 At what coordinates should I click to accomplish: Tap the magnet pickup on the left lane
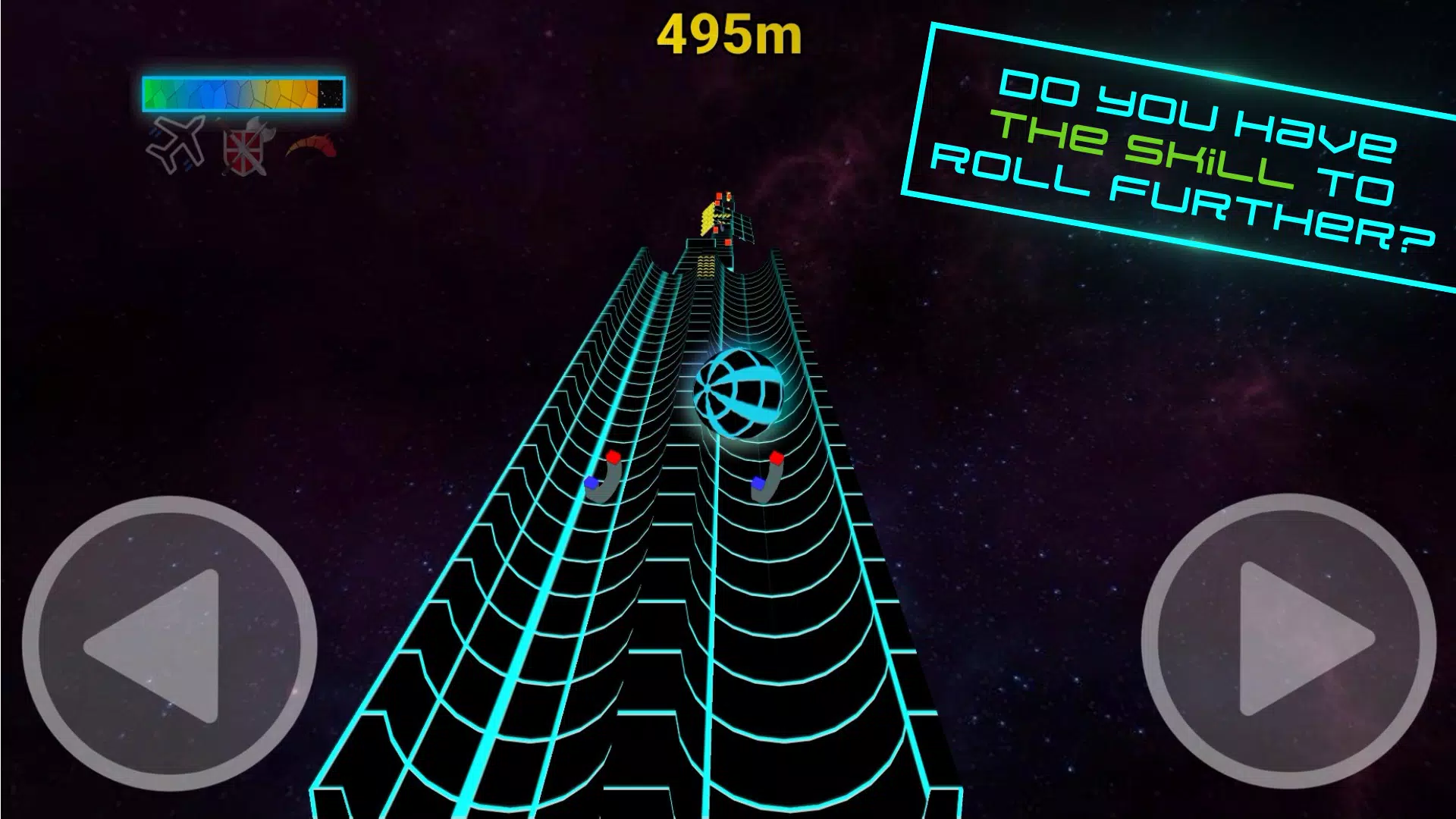click(603, 478)
